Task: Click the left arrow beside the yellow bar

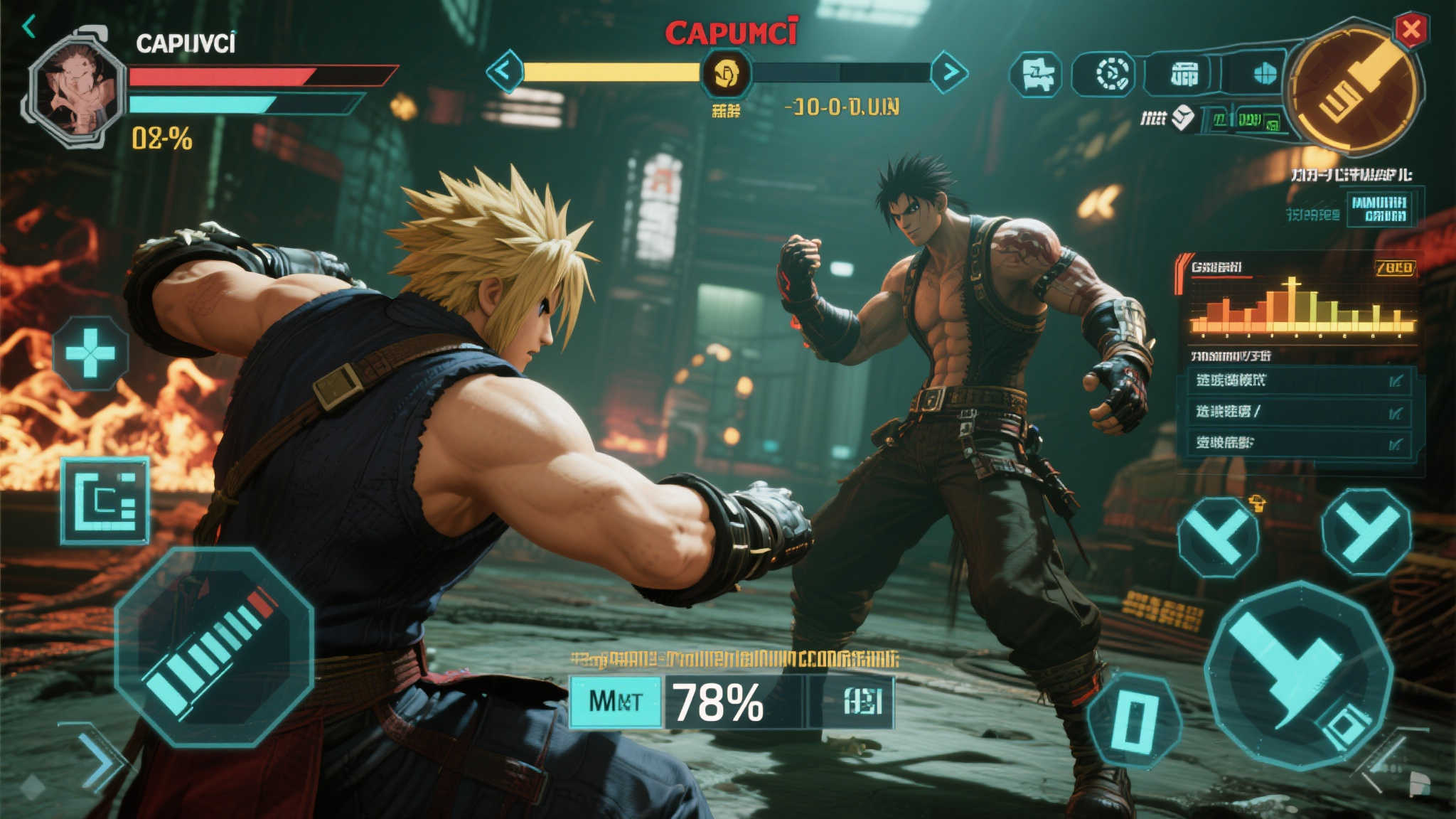Action: [x=504, y=71]
